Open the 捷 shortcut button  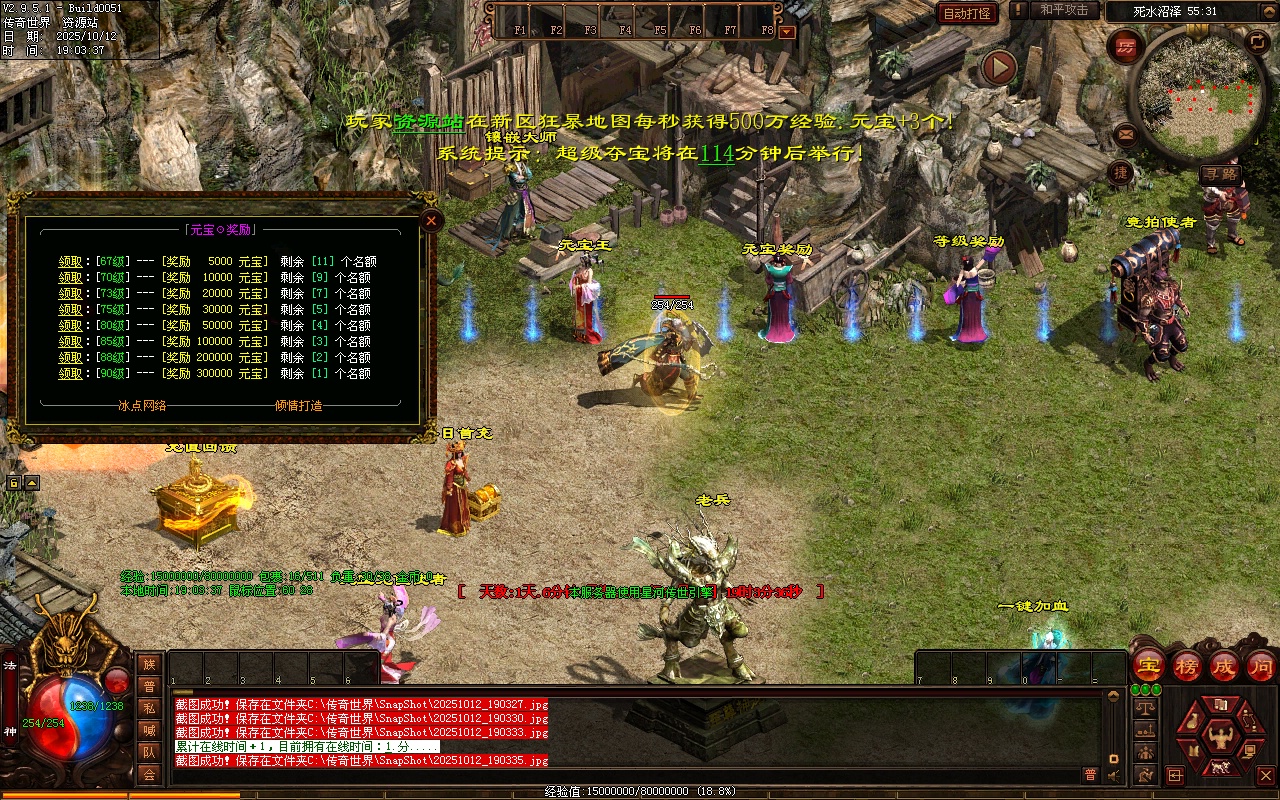tap(1120, 172)
